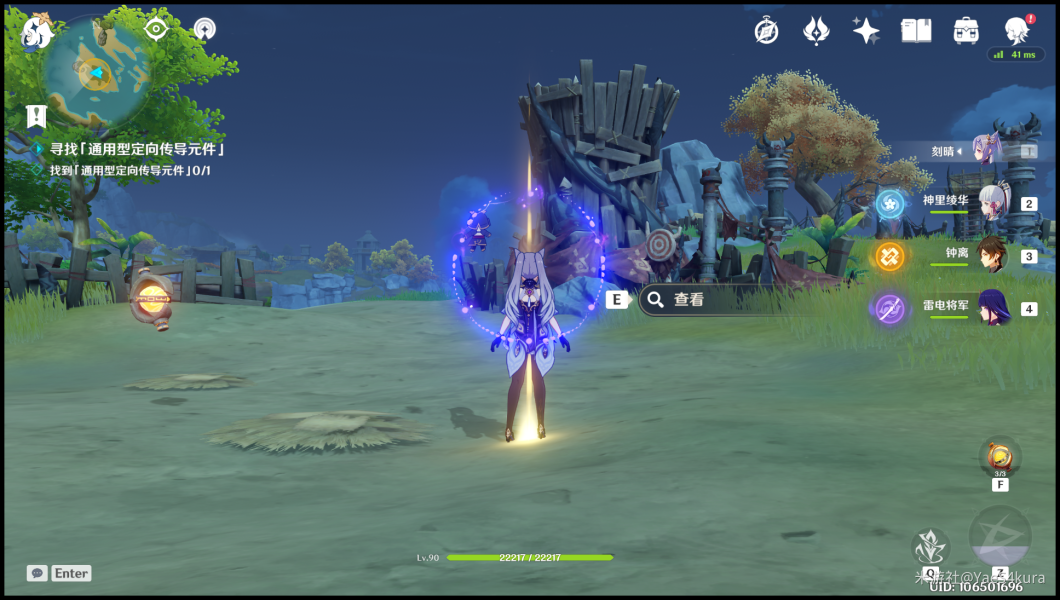Viewport: 1060px width, 600px height.
Task: Open the backpack inventory
Action: coord(966,31)
